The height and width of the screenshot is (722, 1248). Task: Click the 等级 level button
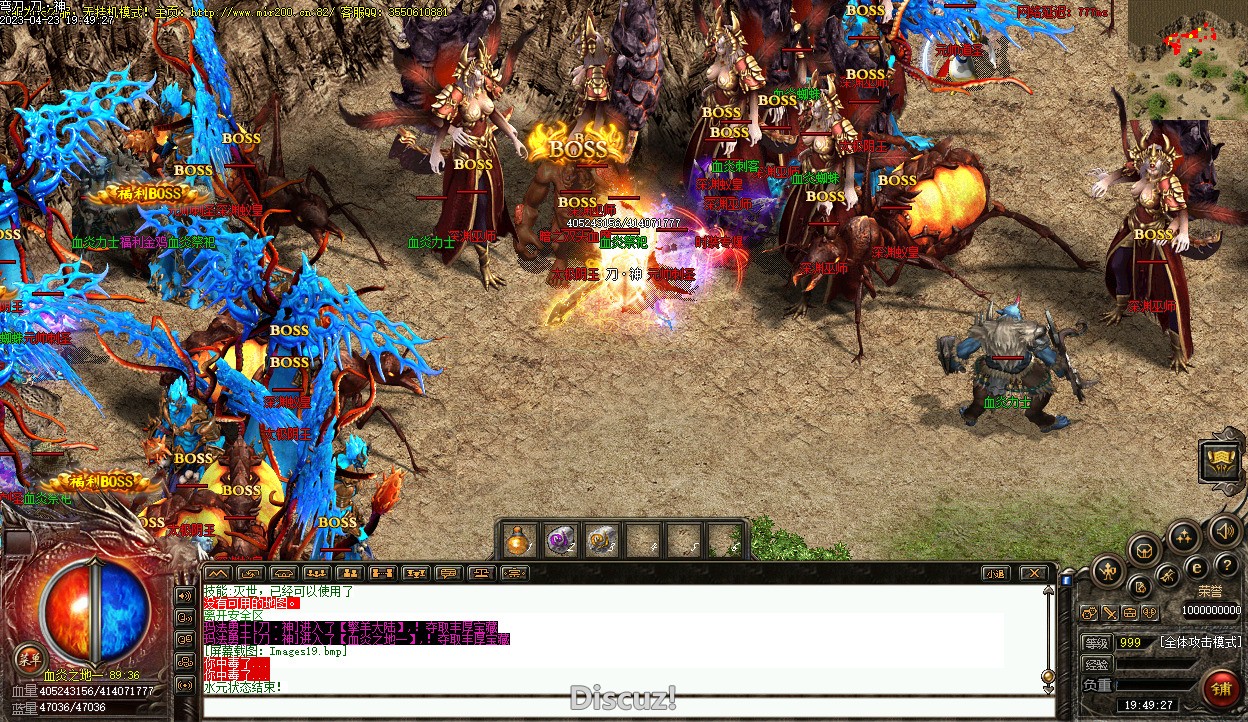[x=1097, y=642]
